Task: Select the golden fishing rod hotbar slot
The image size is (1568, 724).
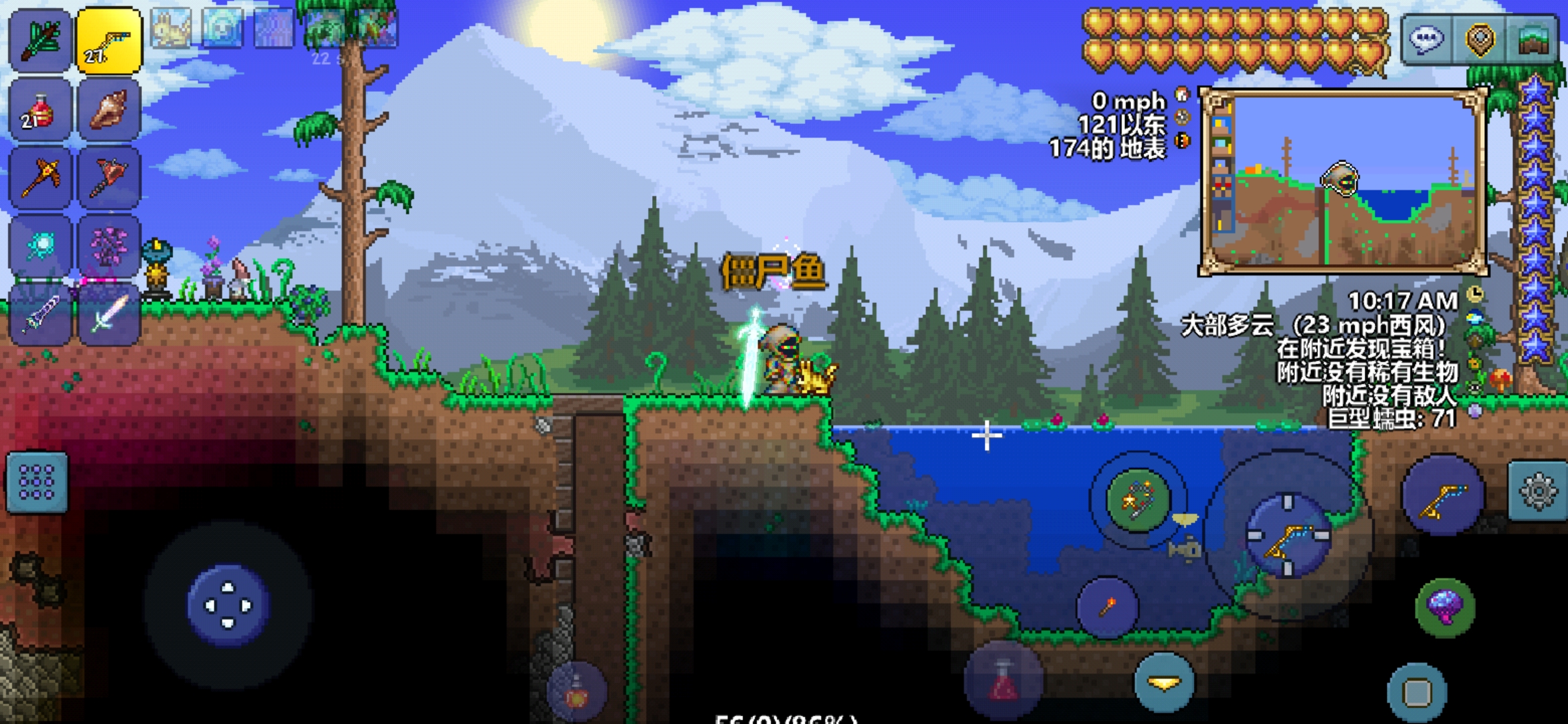Action: coord(109,40)
